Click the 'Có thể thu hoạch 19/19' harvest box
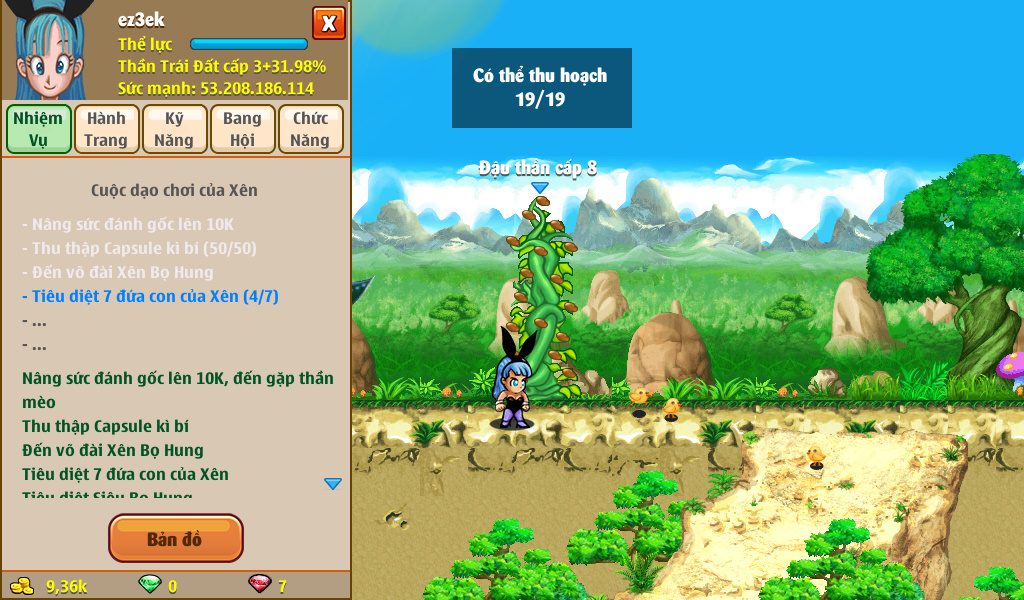Image resolution: width=1024 pixels, height=600 pixels. point(541,88)
